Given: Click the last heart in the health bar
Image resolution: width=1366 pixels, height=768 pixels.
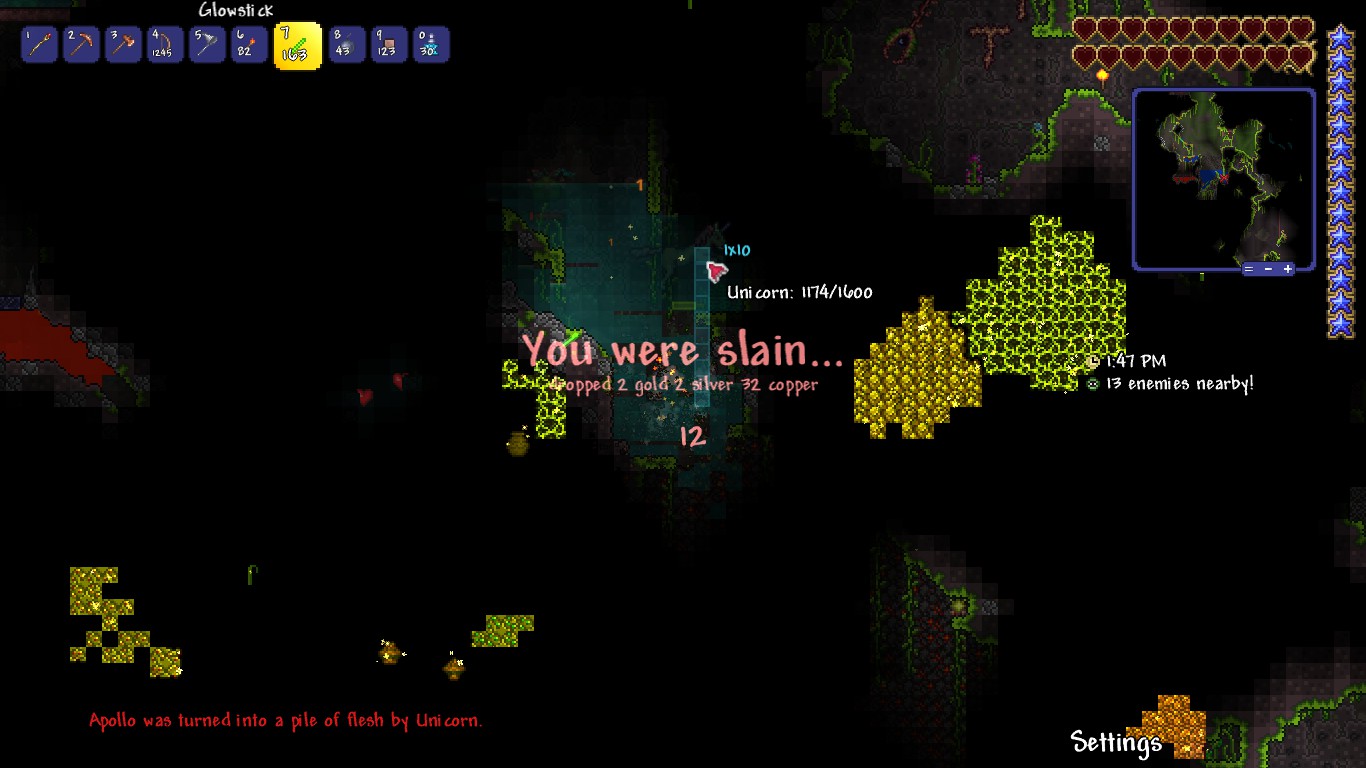Looking at the screenshot, I should [1301, 57].
